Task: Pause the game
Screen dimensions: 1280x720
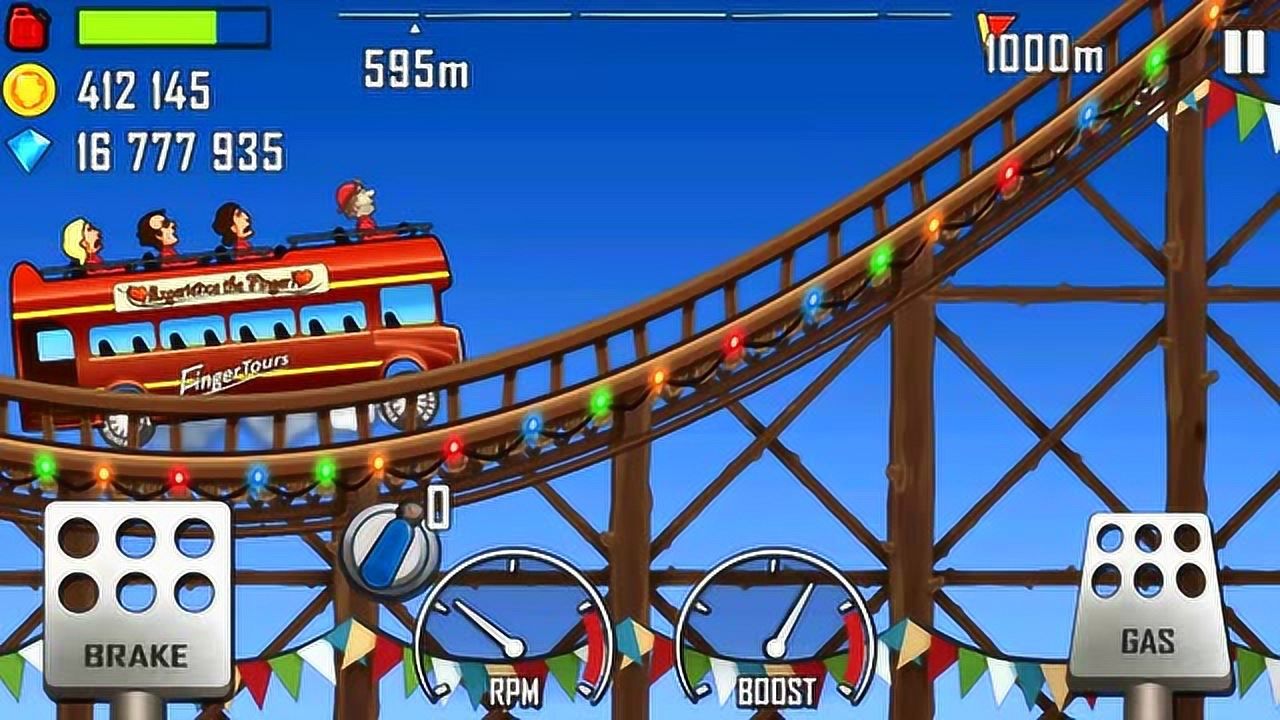Action: pos(1244,51)
